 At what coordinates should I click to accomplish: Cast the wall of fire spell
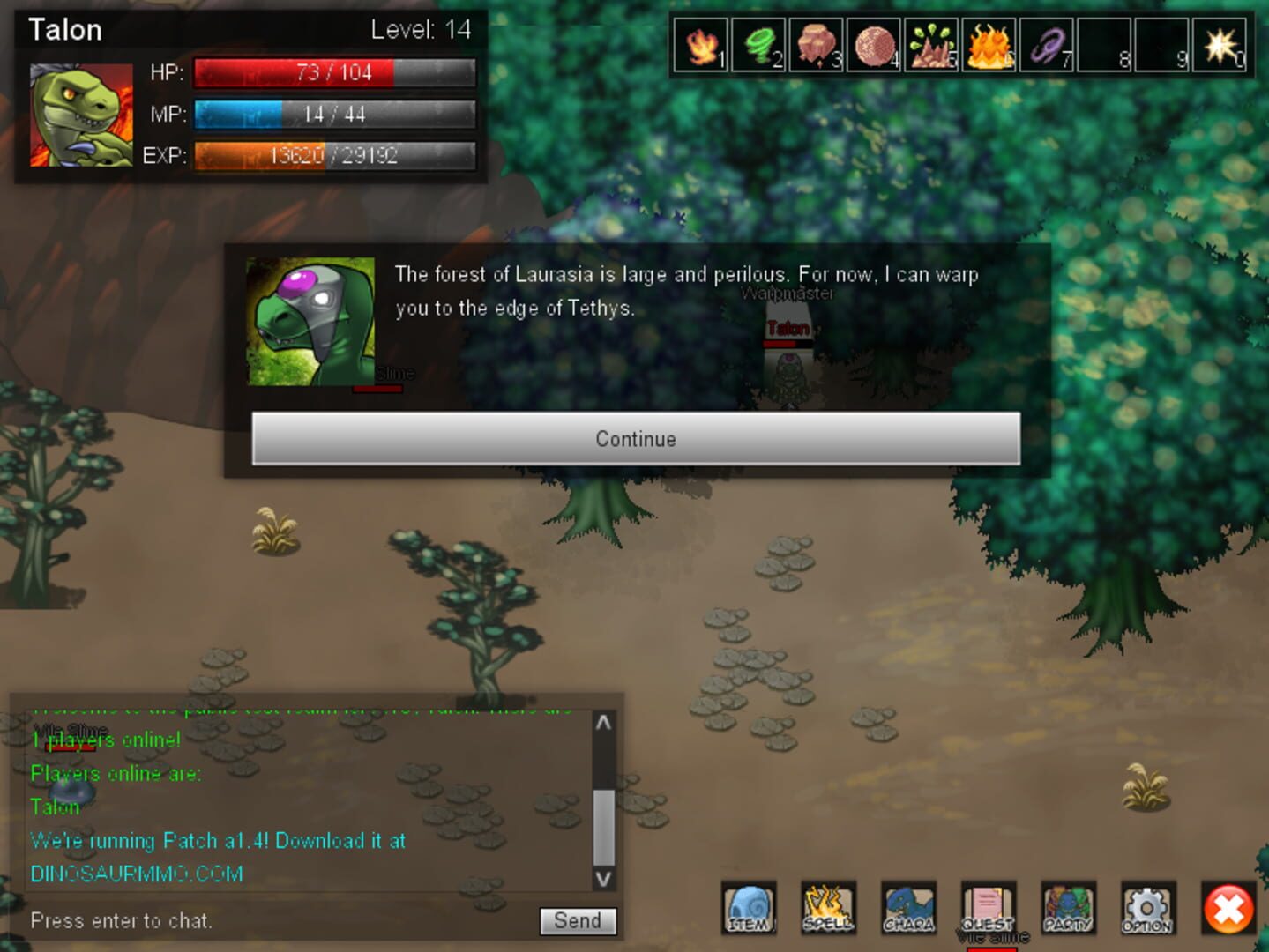[989, 45]
